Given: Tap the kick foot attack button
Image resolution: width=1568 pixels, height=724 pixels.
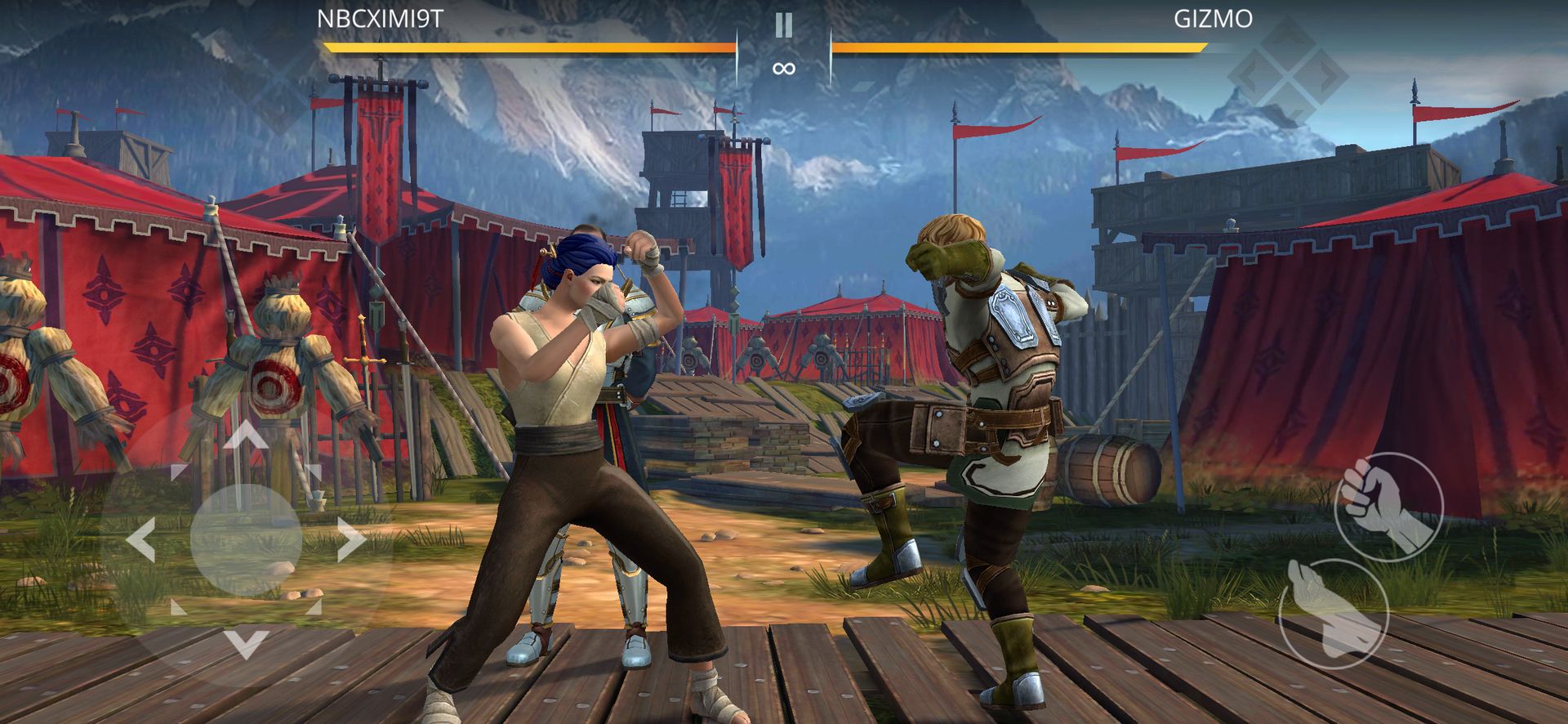Looking at the screenshot, I should point(1334,613).
